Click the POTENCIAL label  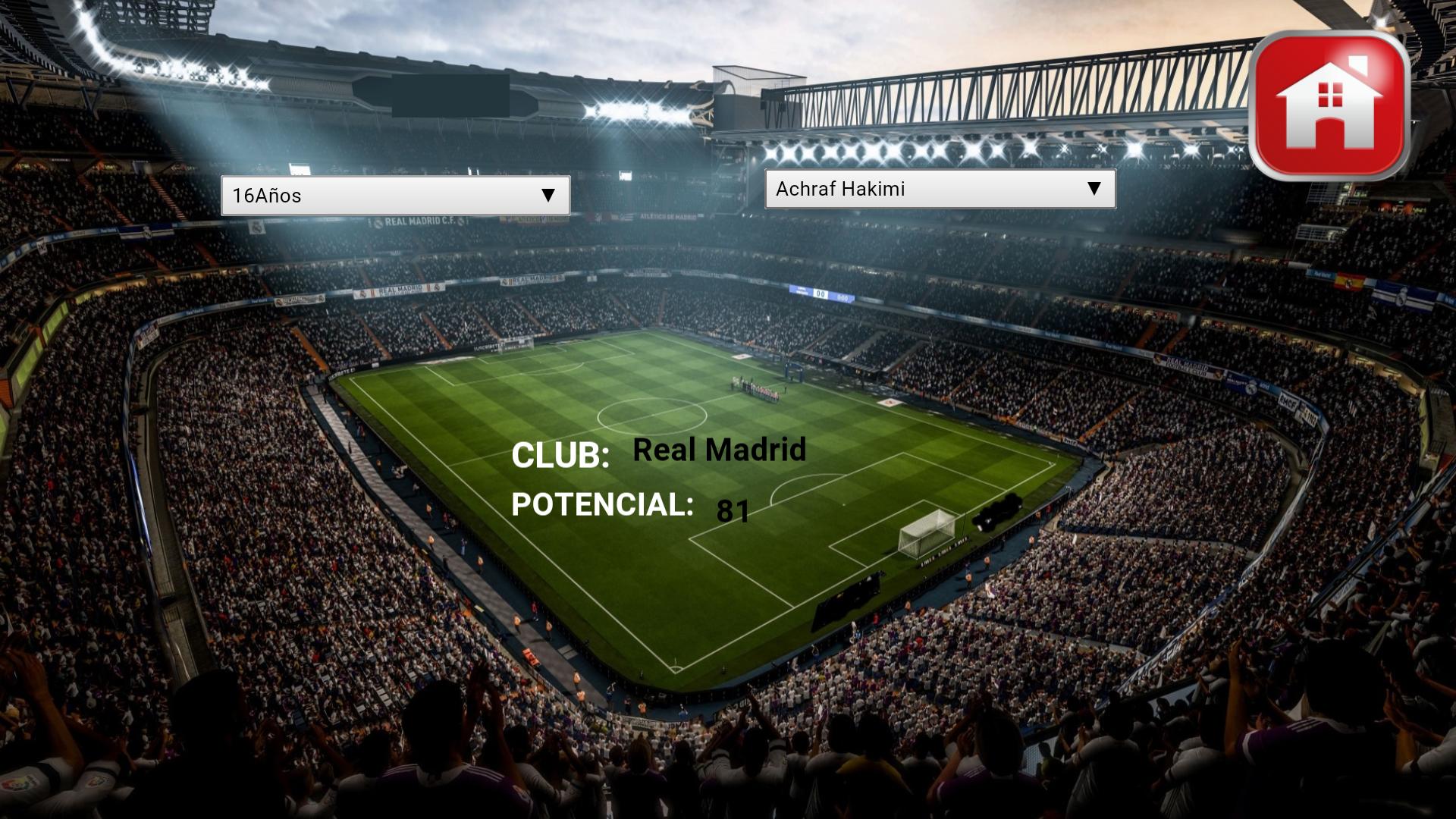(603, 505)
